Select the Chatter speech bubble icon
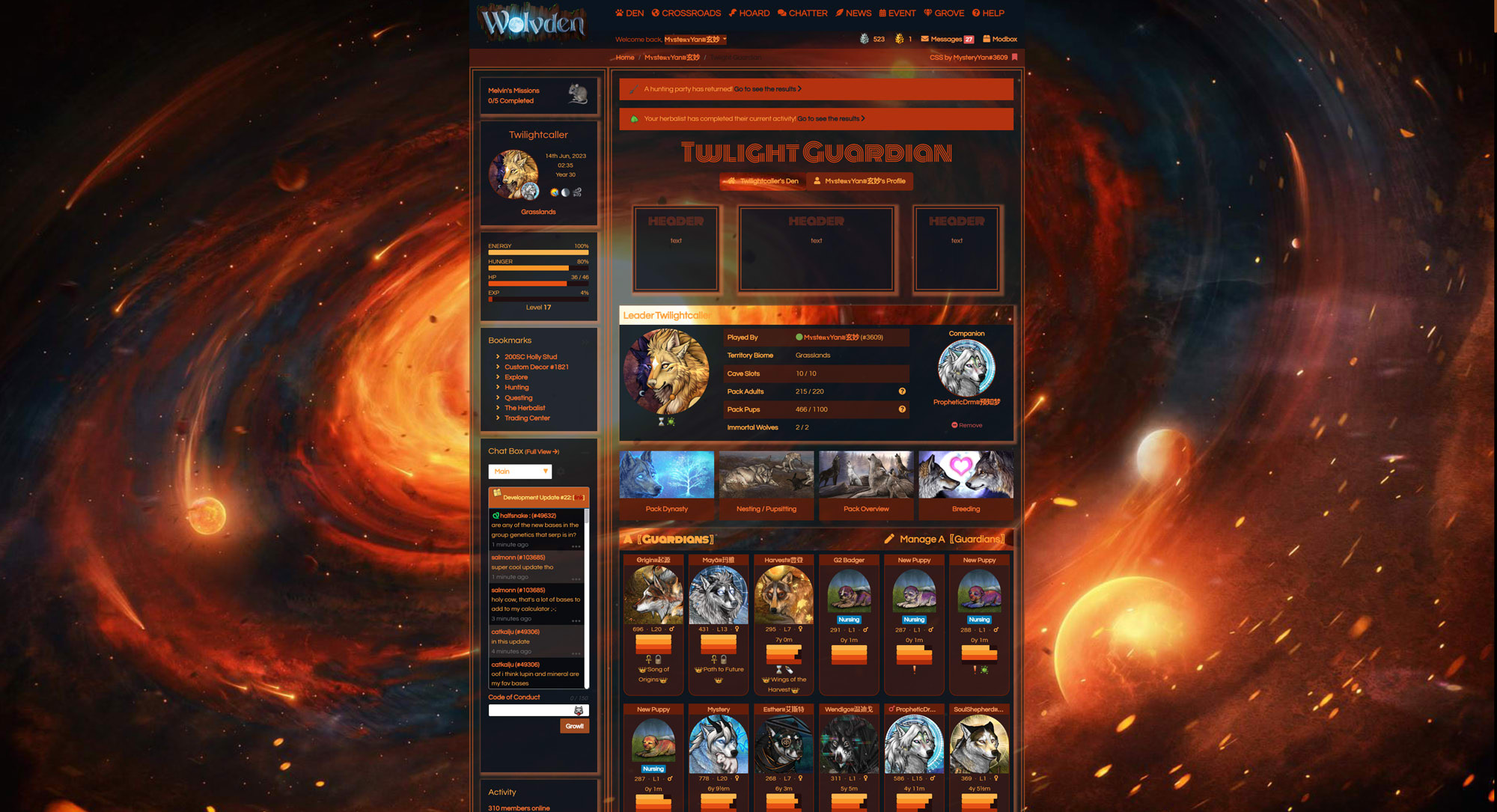 pos(781,13)
